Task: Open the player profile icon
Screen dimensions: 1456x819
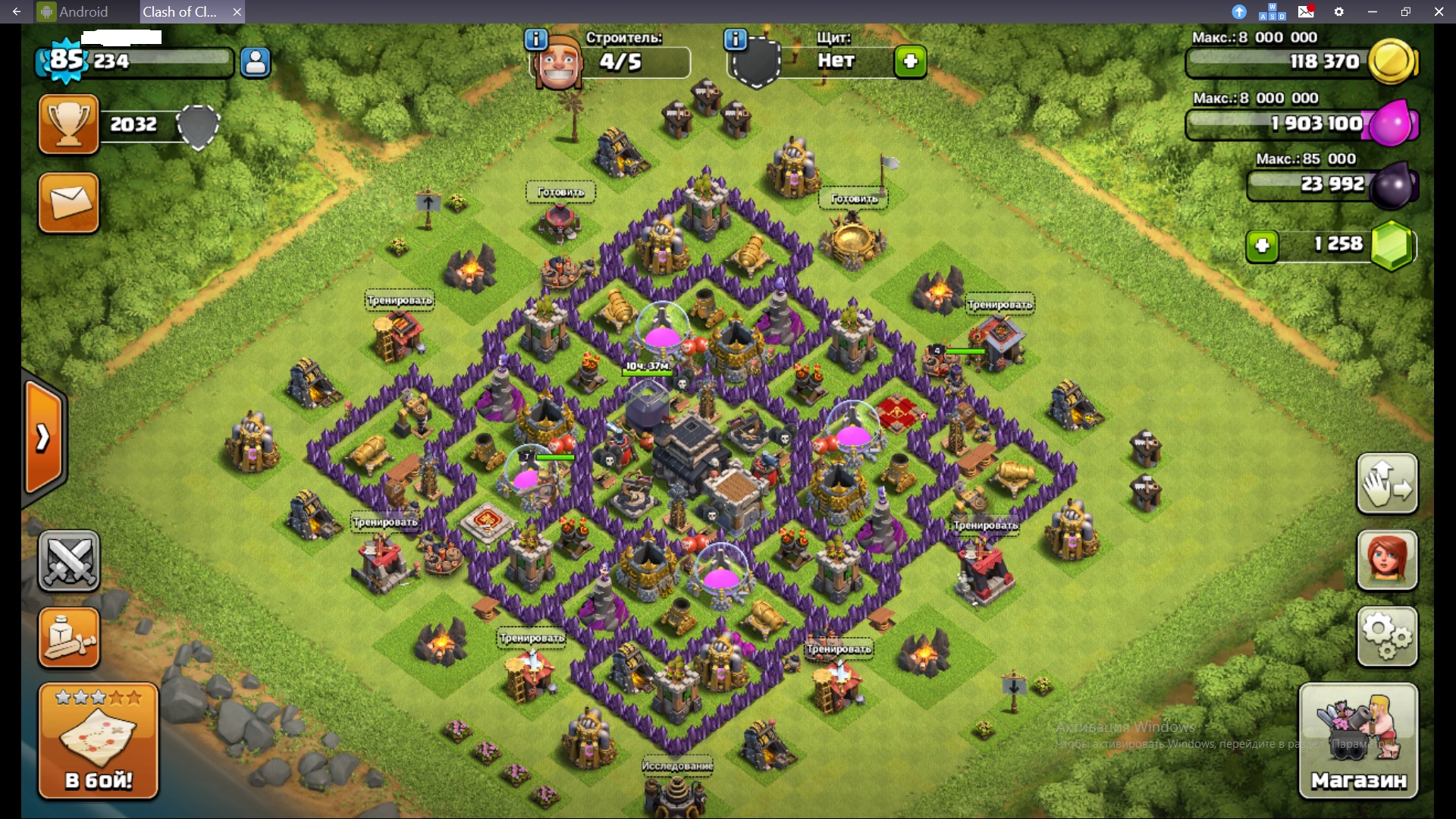Action: click(256, 62)
